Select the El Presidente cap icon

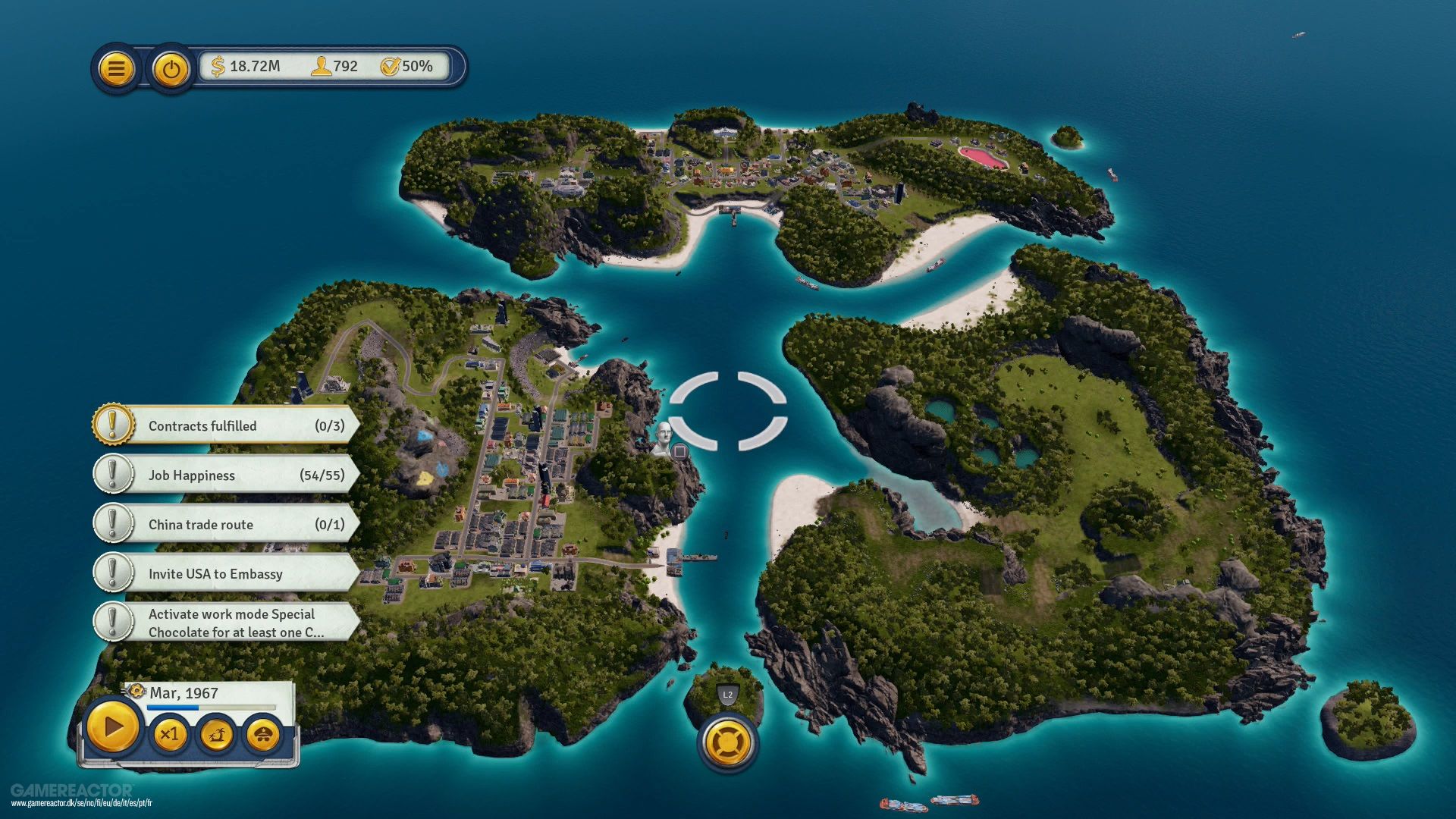(263, 734)
